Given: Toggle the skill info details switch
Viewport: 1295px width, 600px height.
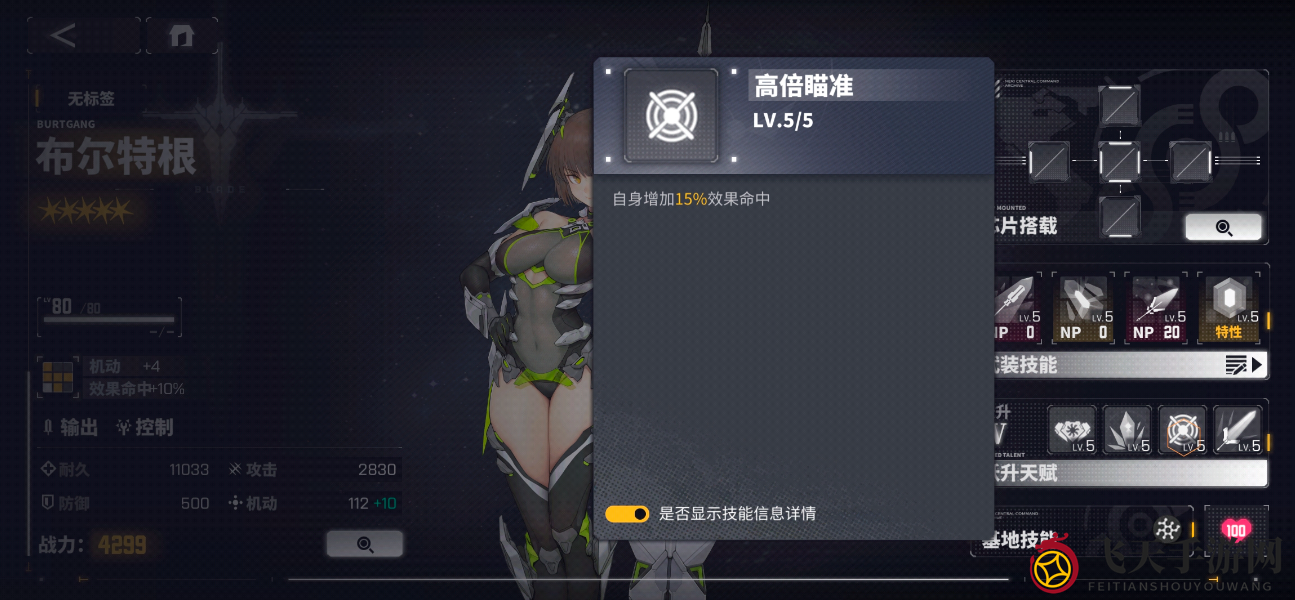Looking at the screenshot, I should pos(627,514).
